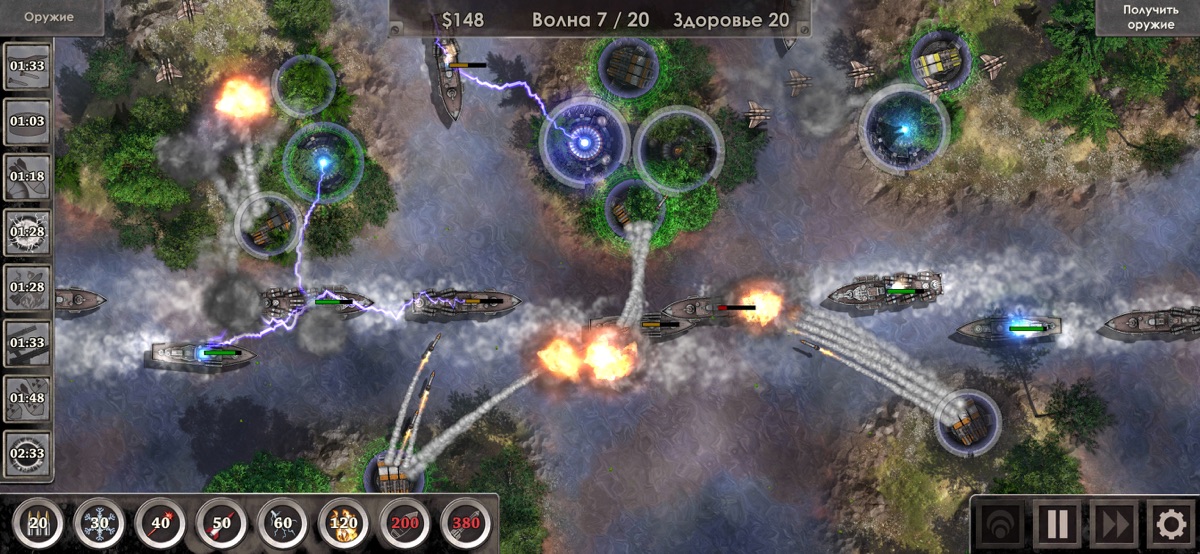Screen dimensions: 1200x554
Task: Open the Оружие weapons panel
Action: (50, 16)
